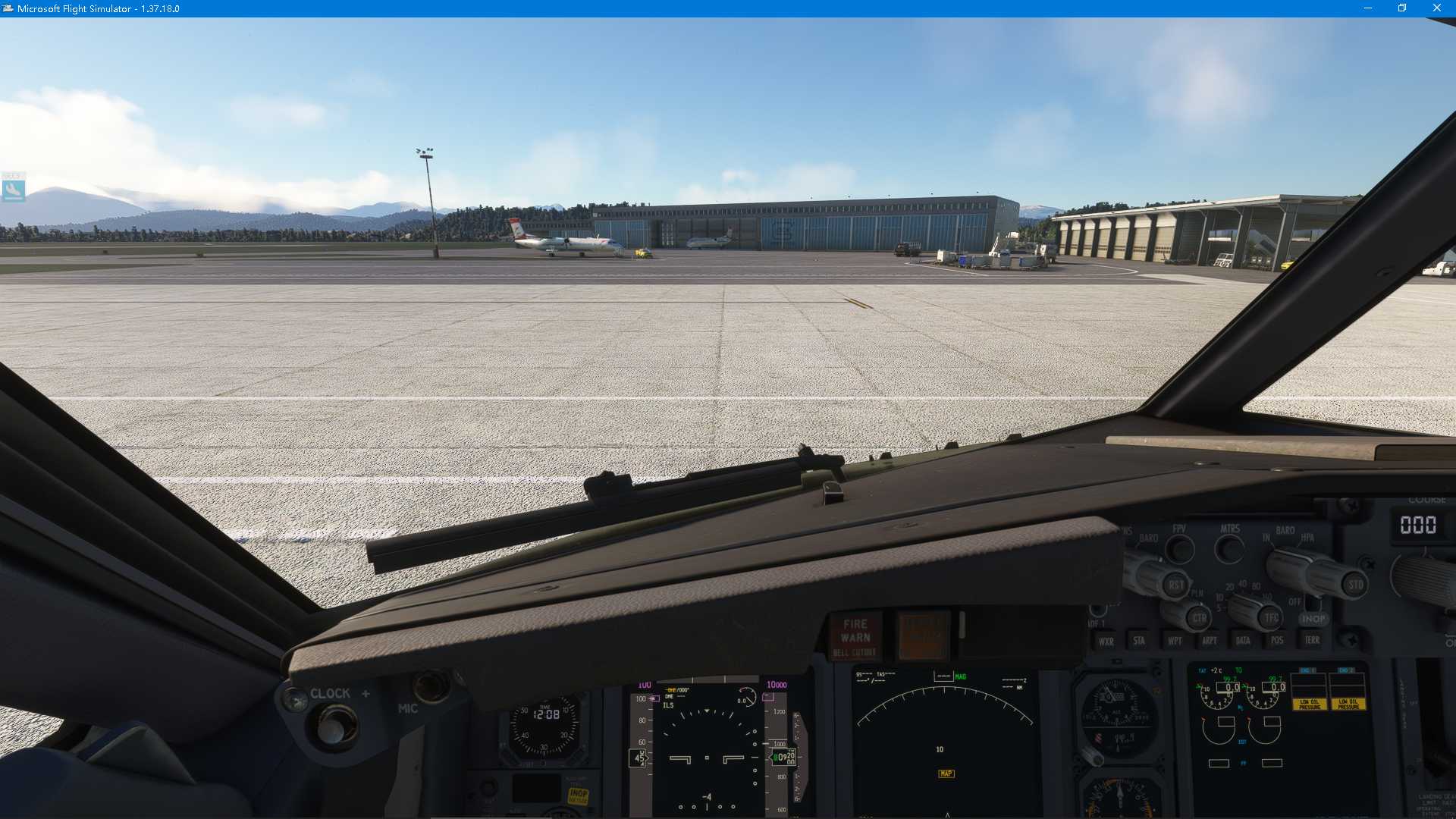Toggle the FPV flight path vector button
Image resolution: width=1456 pixels, height=819 pixels.
1181,548
